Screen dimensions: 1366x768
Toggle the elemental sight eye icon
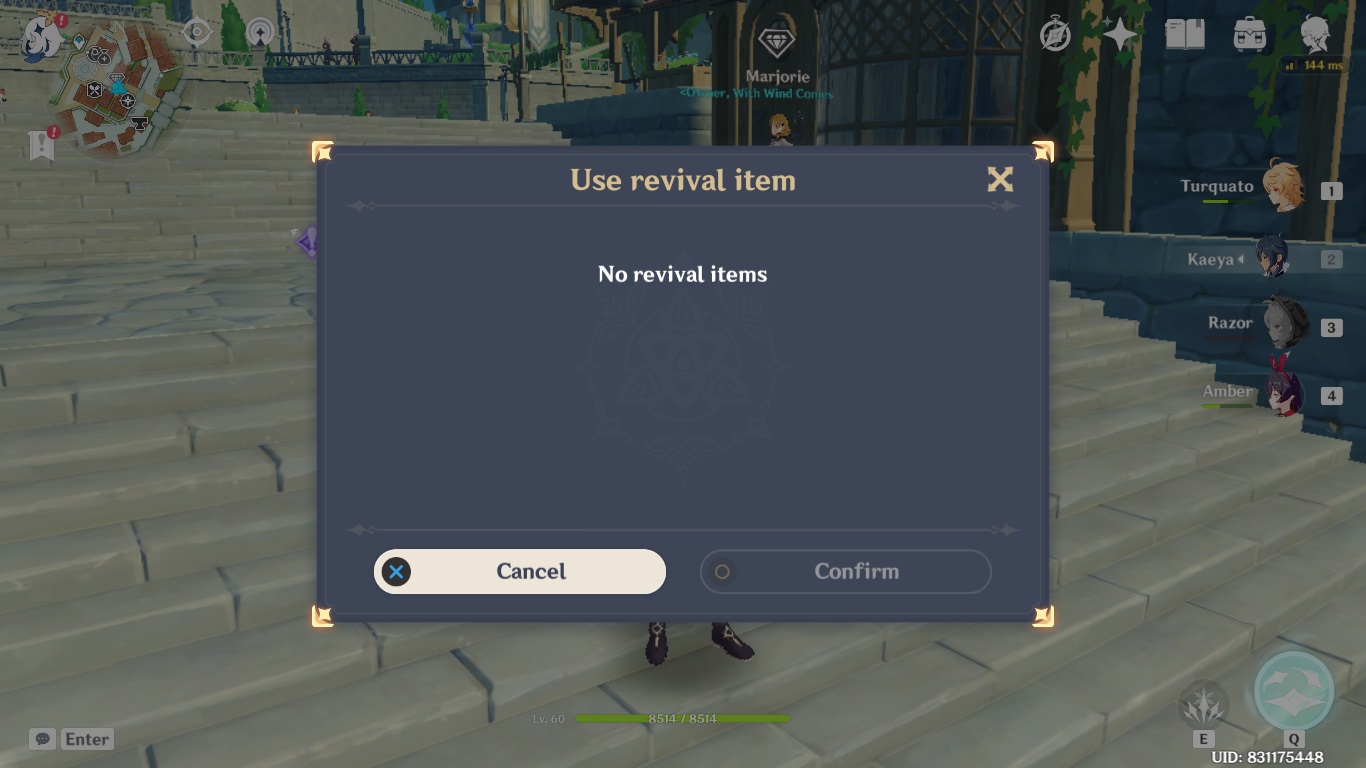197,33
